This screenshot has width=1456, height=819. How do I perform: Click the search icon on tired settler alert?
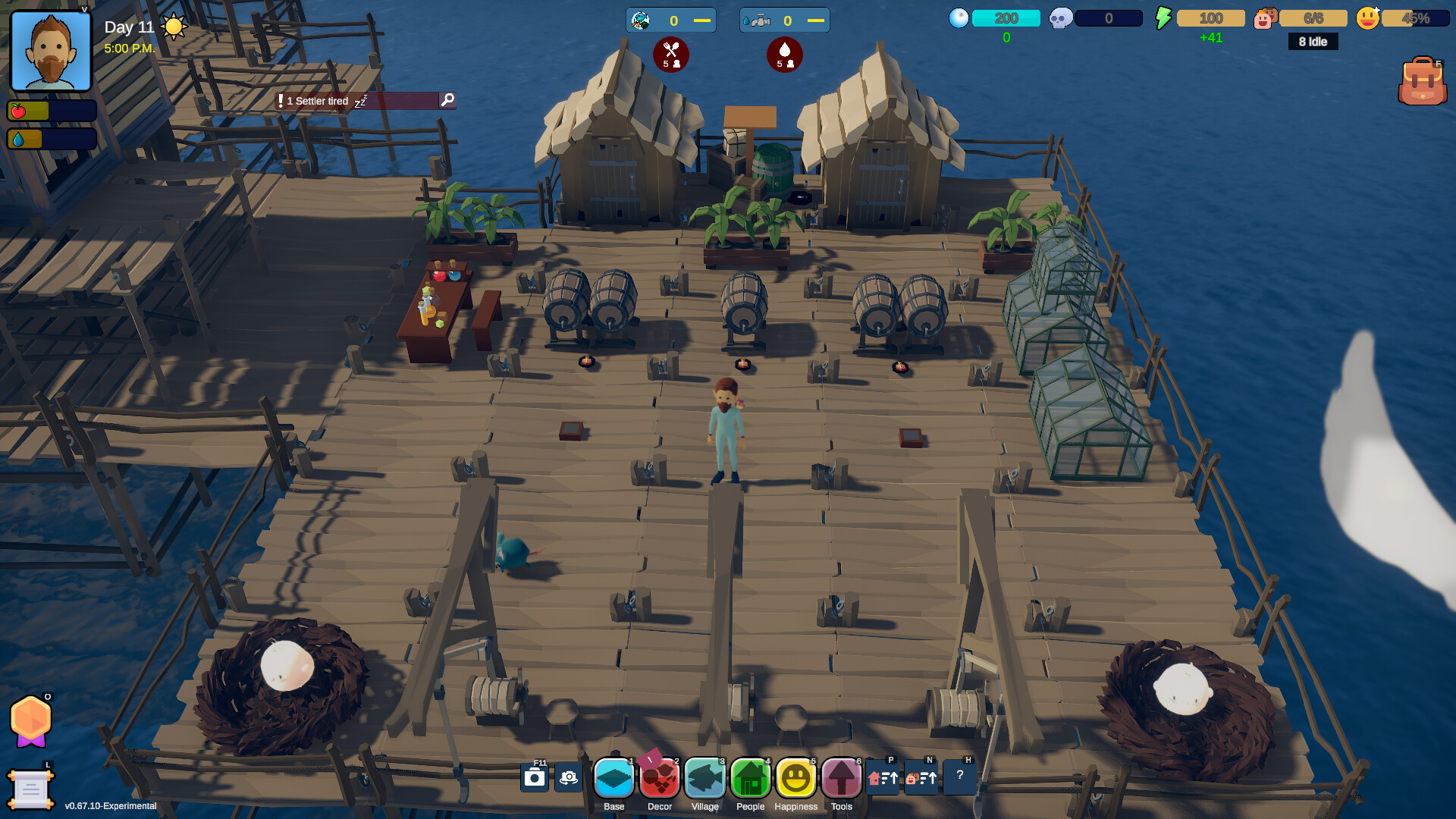coord(447,100)
